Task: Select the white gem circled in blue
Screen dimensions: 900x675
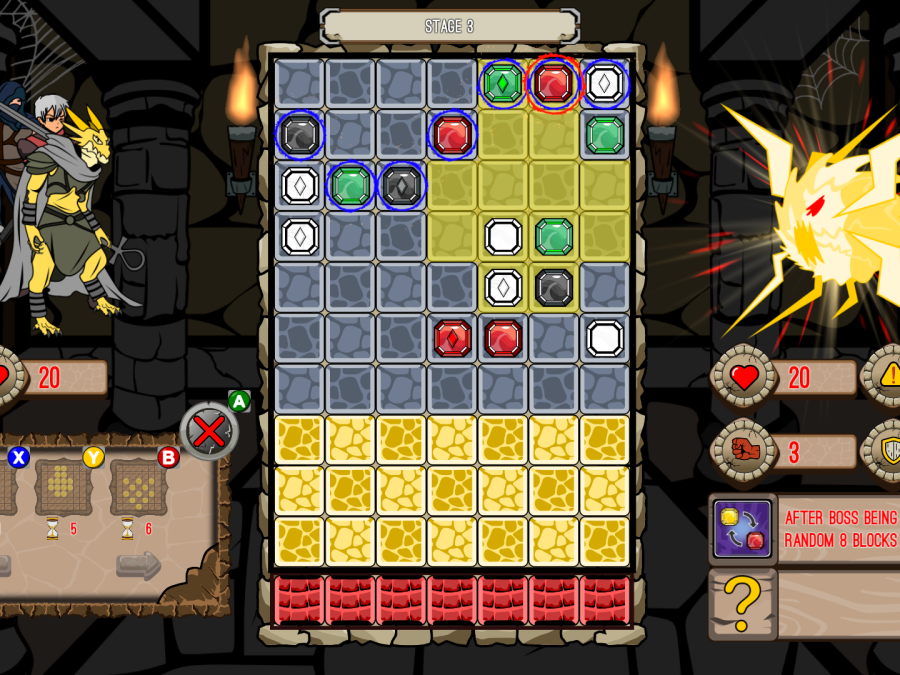Action: (605, 83)
